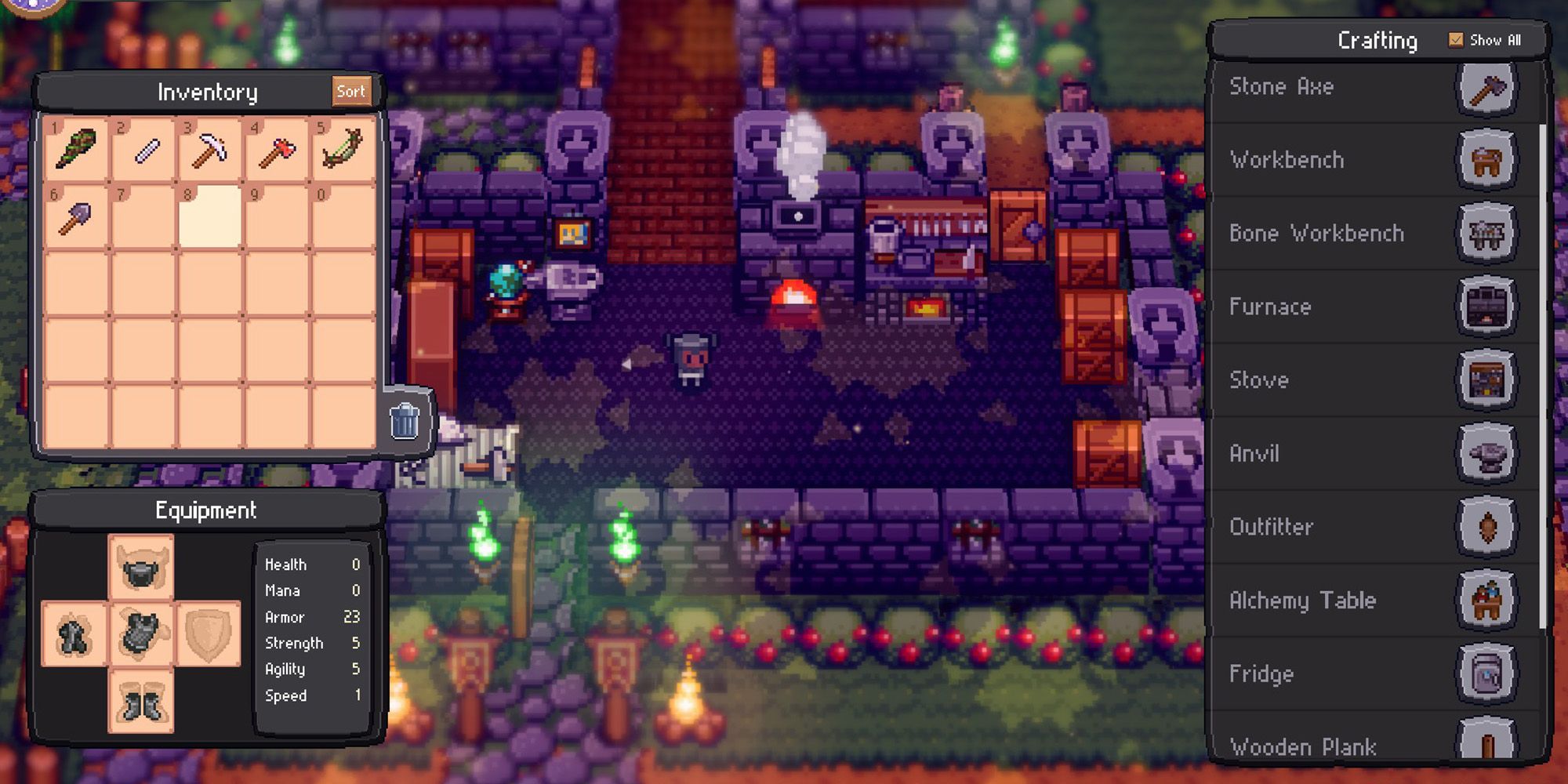
Task: Pick the pickaxe in the inventory
Action: click(209, 149)
